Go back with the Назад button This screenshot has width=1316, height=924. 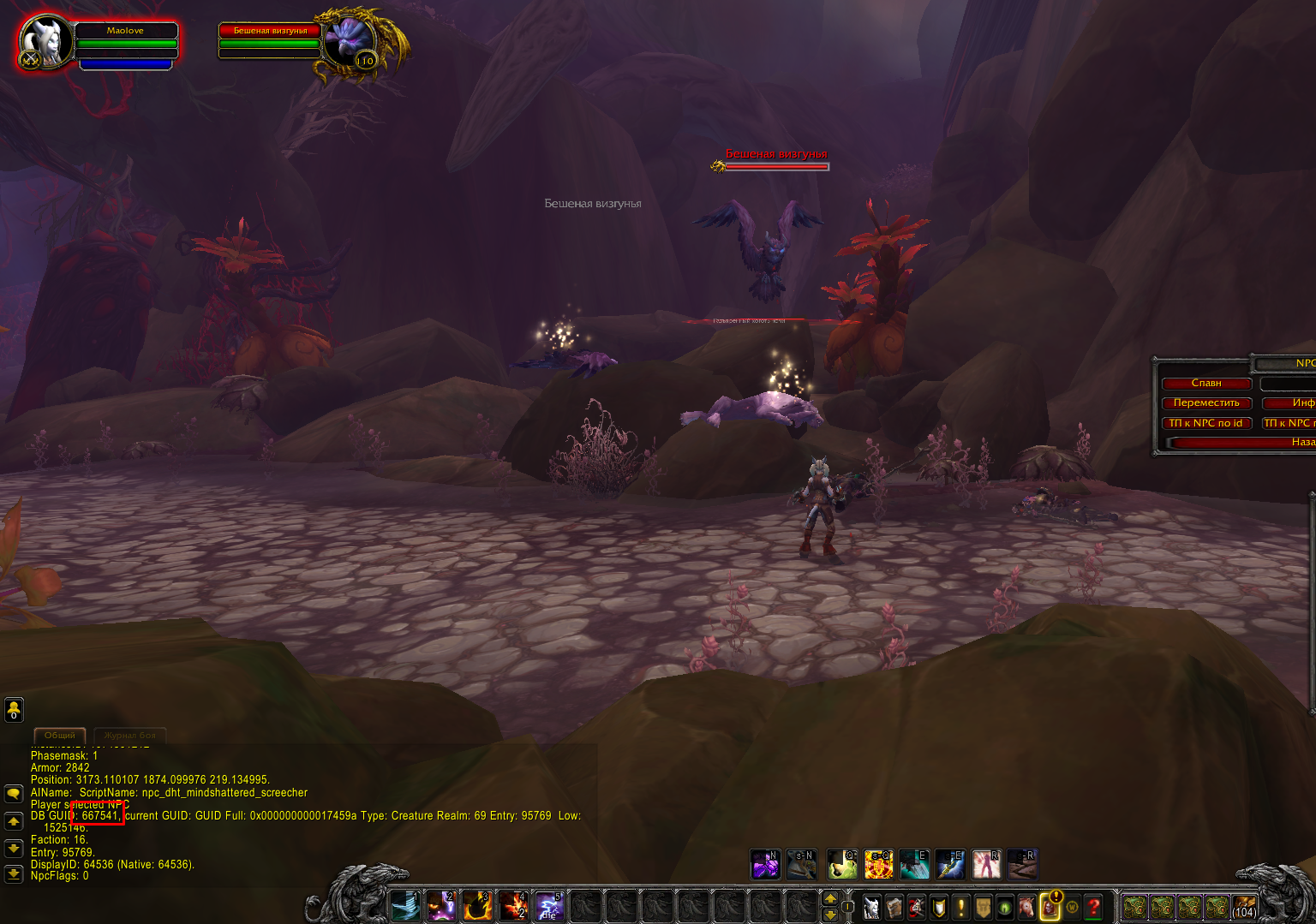coord(1242,442)
